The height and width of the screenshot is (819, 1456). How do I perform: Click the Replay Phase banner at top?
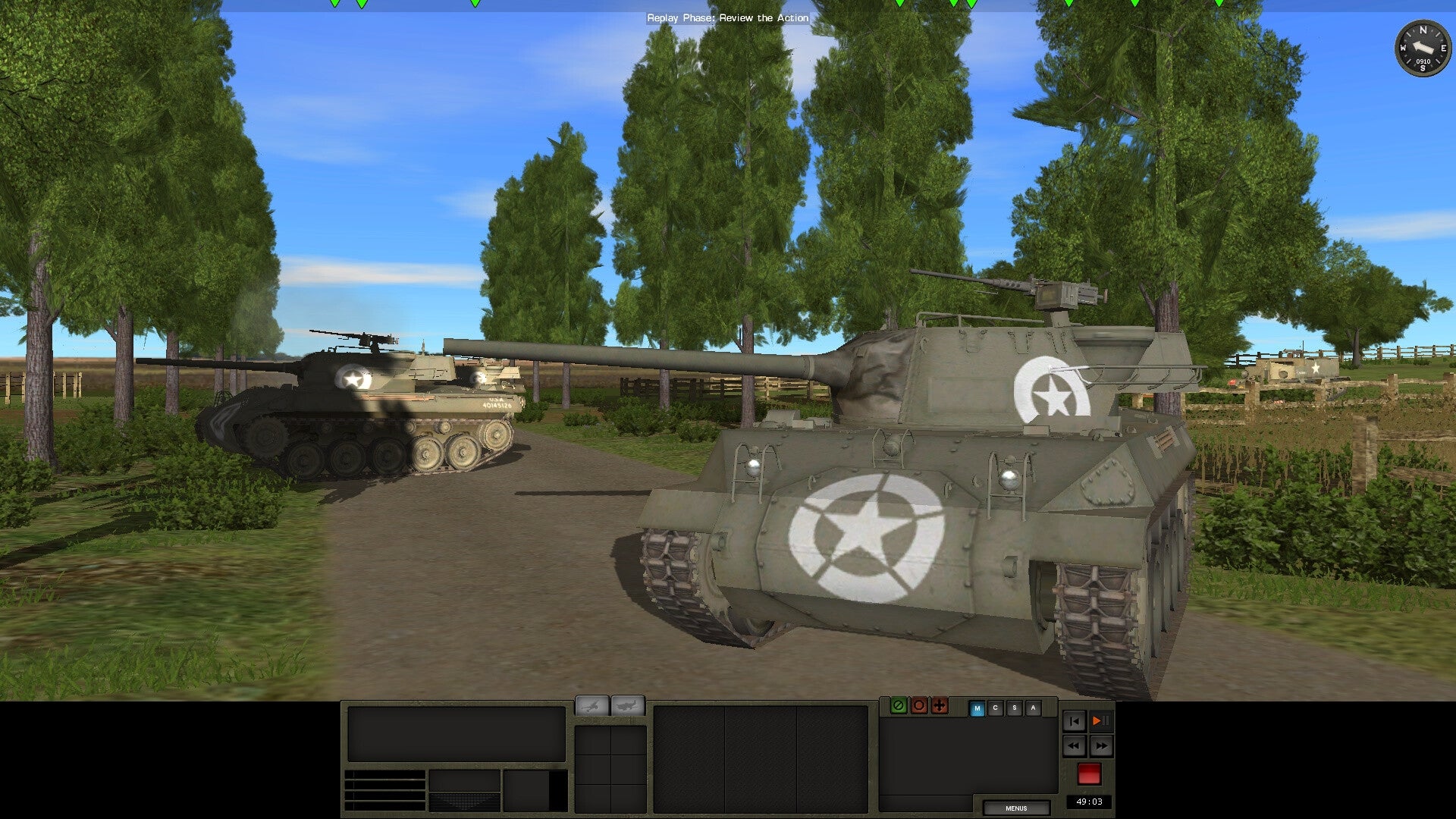point(727,17)
